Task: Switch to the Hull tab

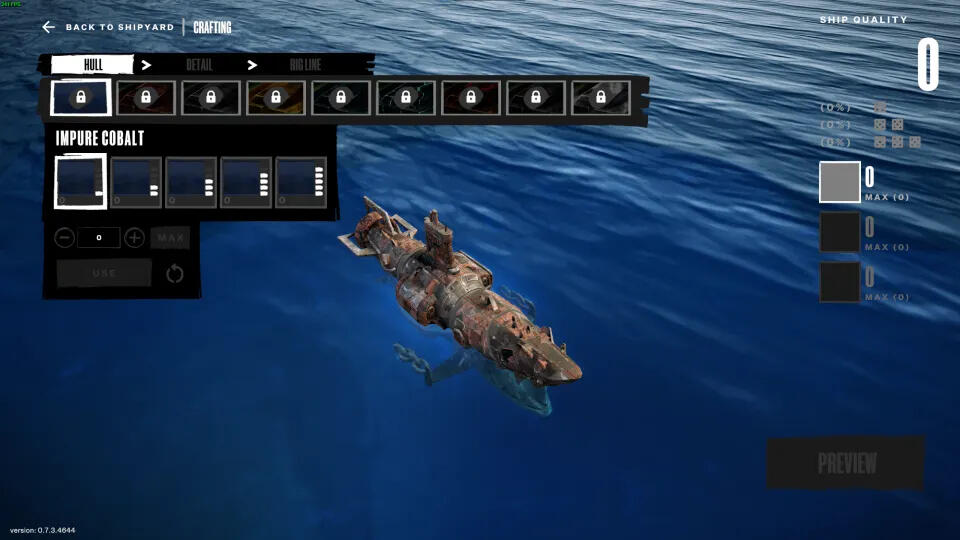Action: pyautogui.click(x=92, y=65)
